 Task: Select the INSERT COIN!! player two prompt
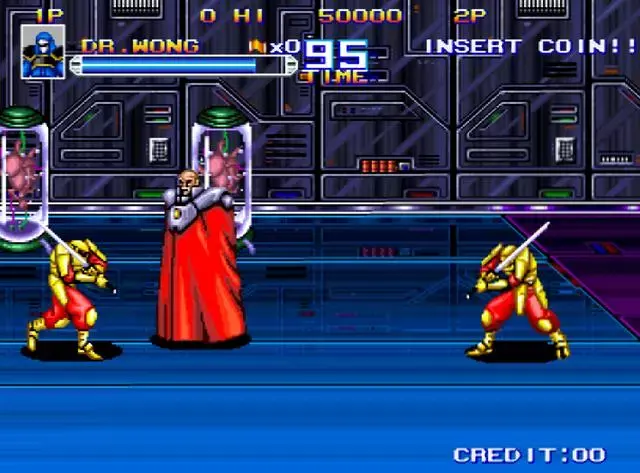point(531,46)
